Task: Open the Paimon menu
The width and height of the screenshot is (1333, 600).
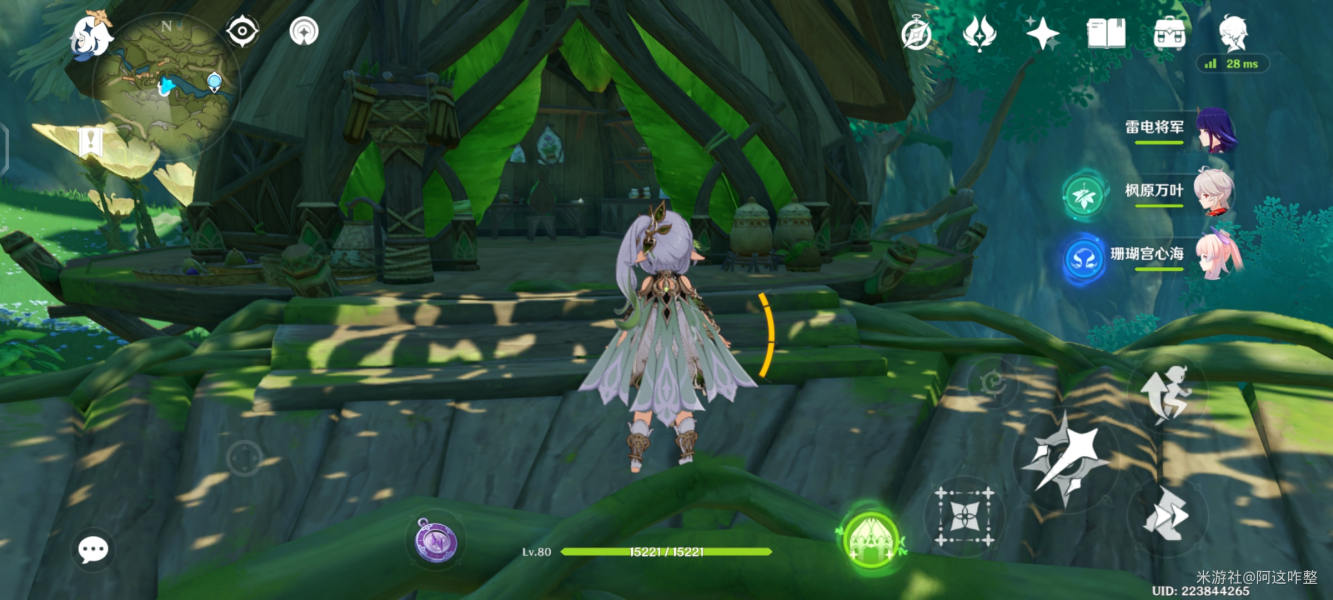Action: click(x=90, y=35)
